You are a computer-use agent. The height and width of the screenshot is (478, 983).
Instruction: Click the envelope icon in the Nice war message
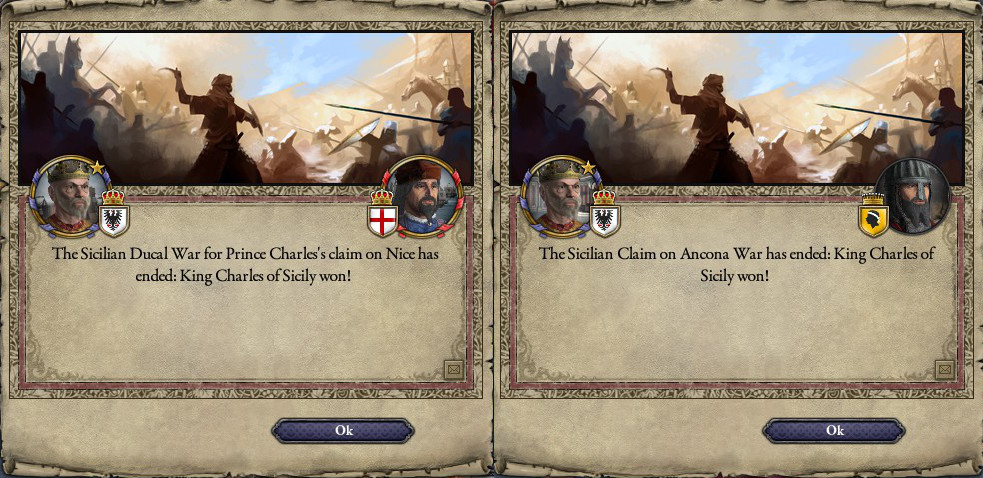click(x=453, y=370)
